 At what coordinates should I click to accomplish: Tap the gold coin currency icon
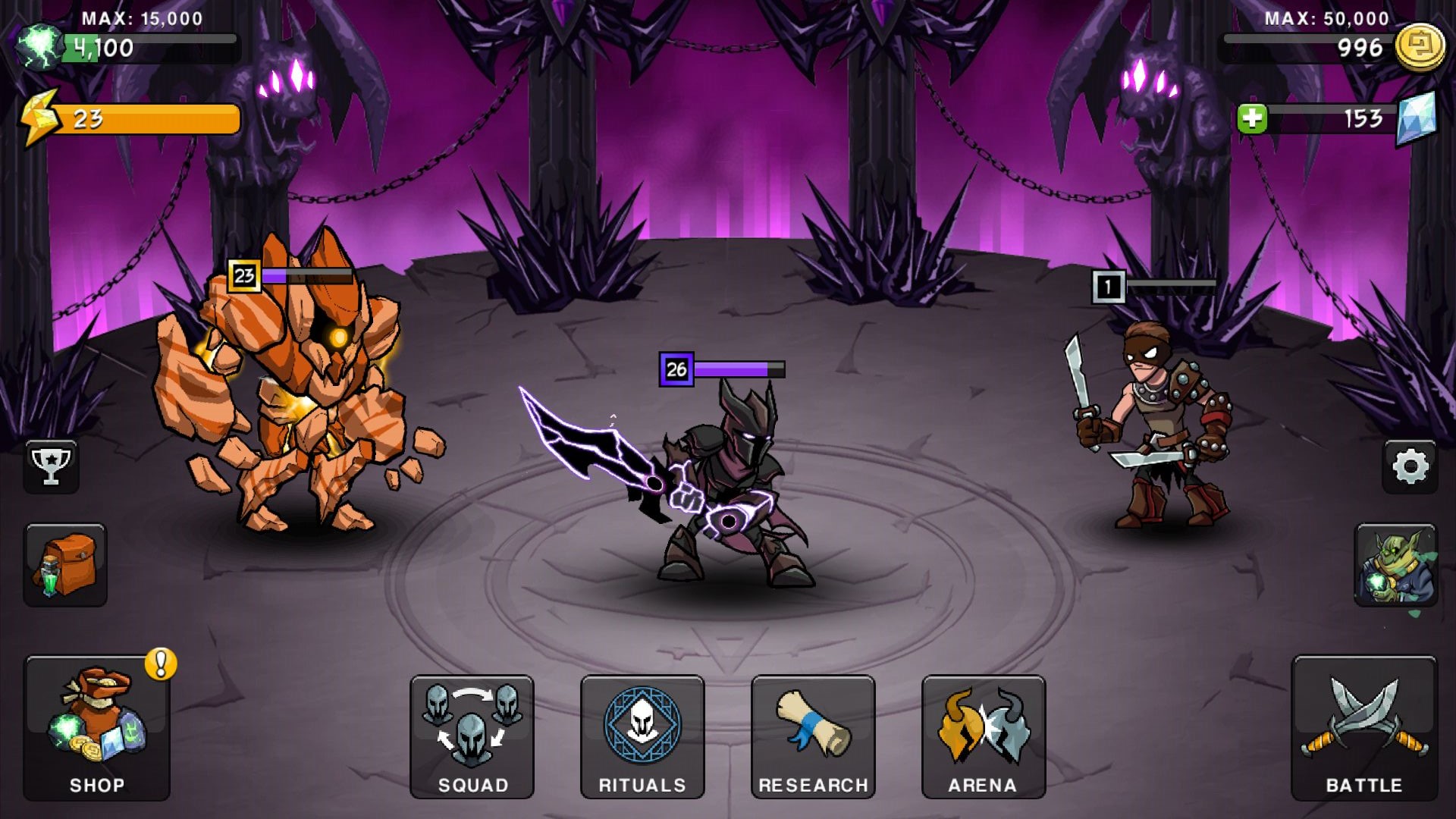coord(1420,47)
